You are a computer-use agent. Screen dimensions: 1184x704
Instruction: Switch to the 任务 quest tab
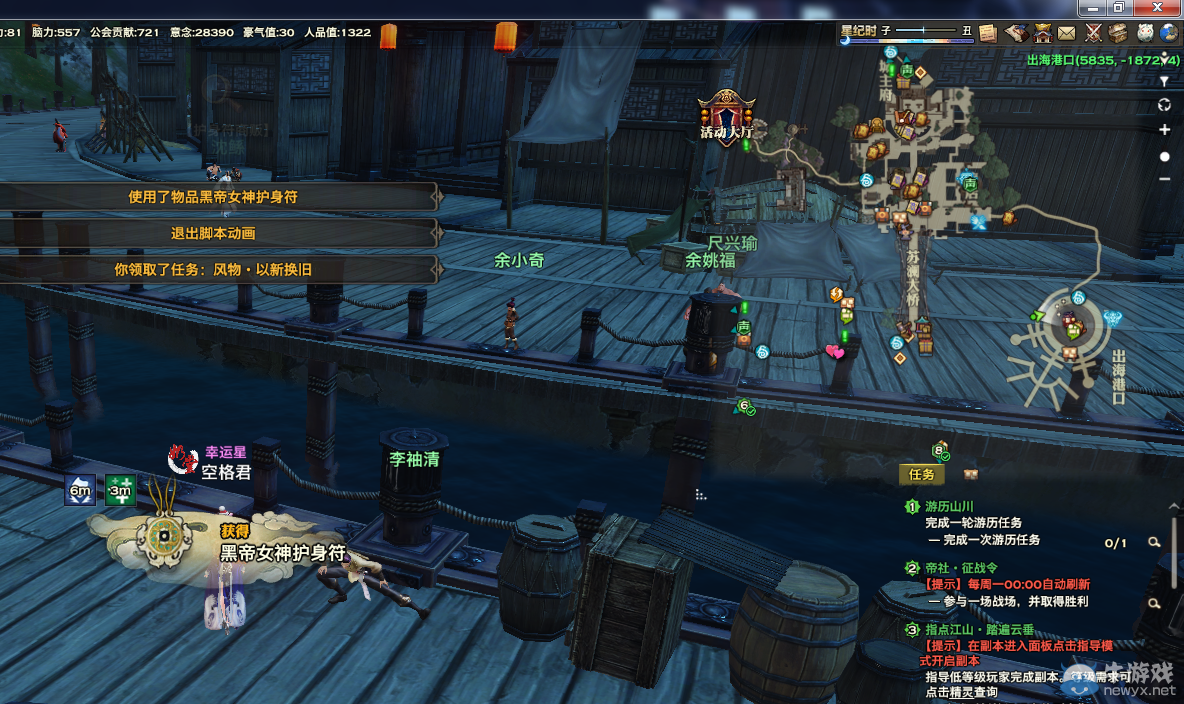click(x=921, y=474)
